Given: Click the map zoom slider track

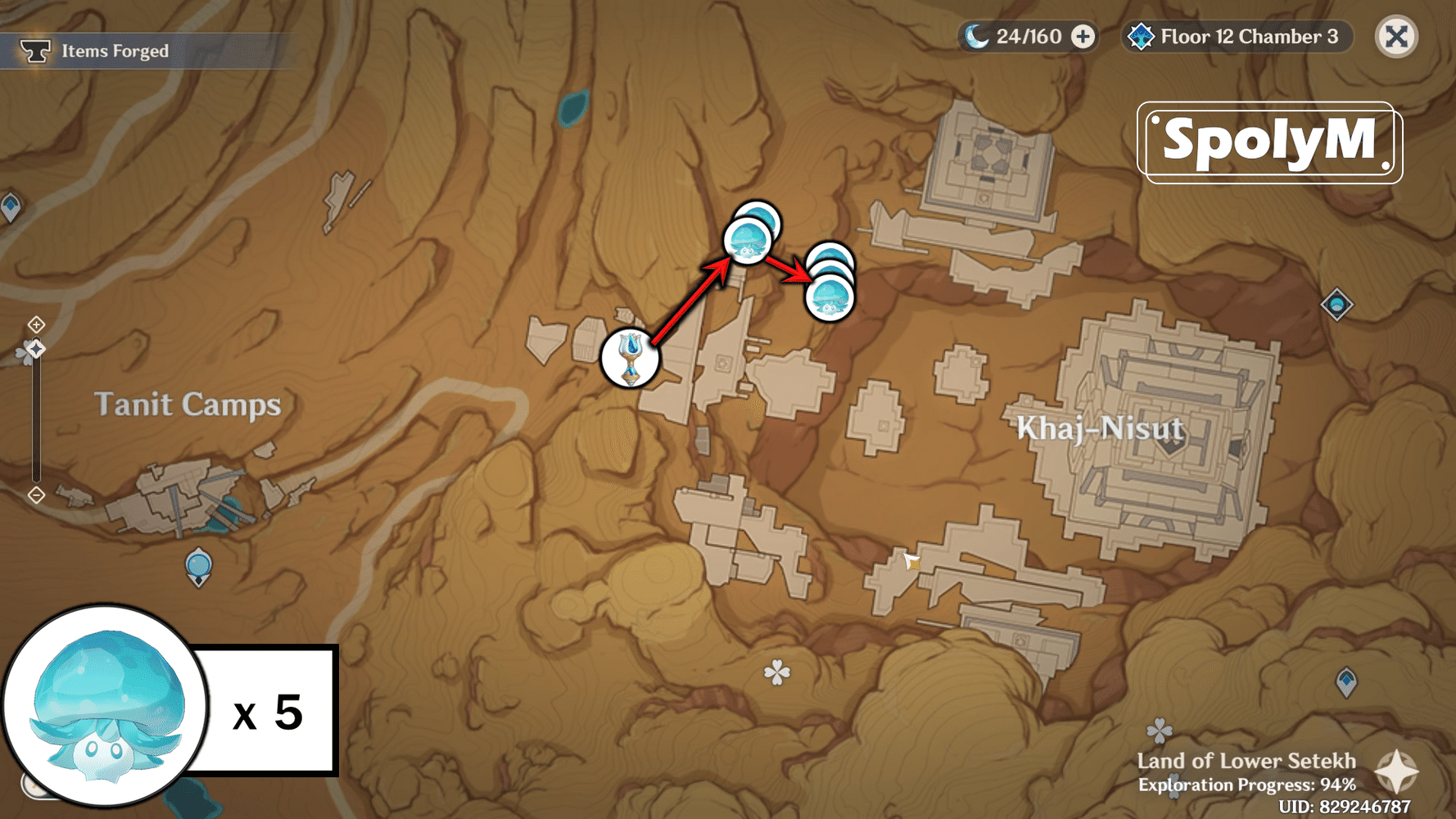Looking at the screenshot, I should coord(36,409).
